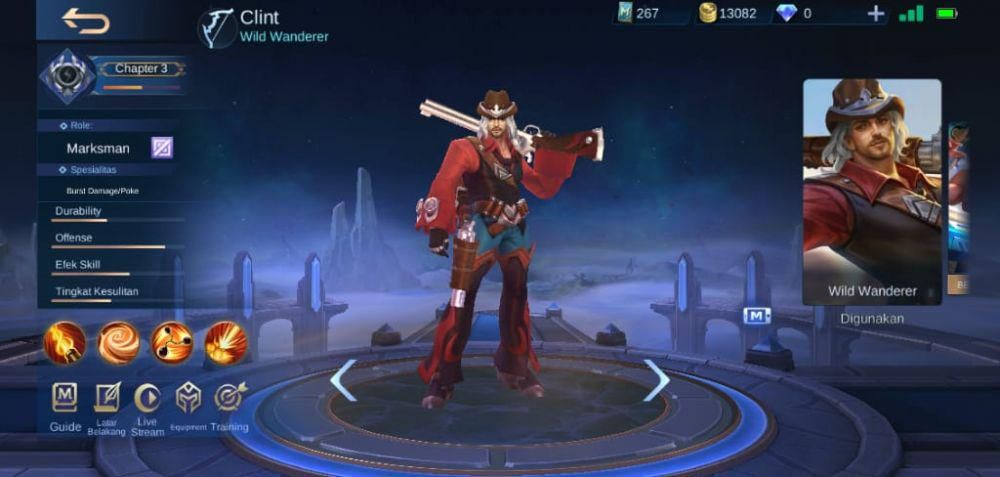Select the explosive blast skill icon
Image resolution: width=1000 pixels, height=477 pixels.
click(226, 343)
